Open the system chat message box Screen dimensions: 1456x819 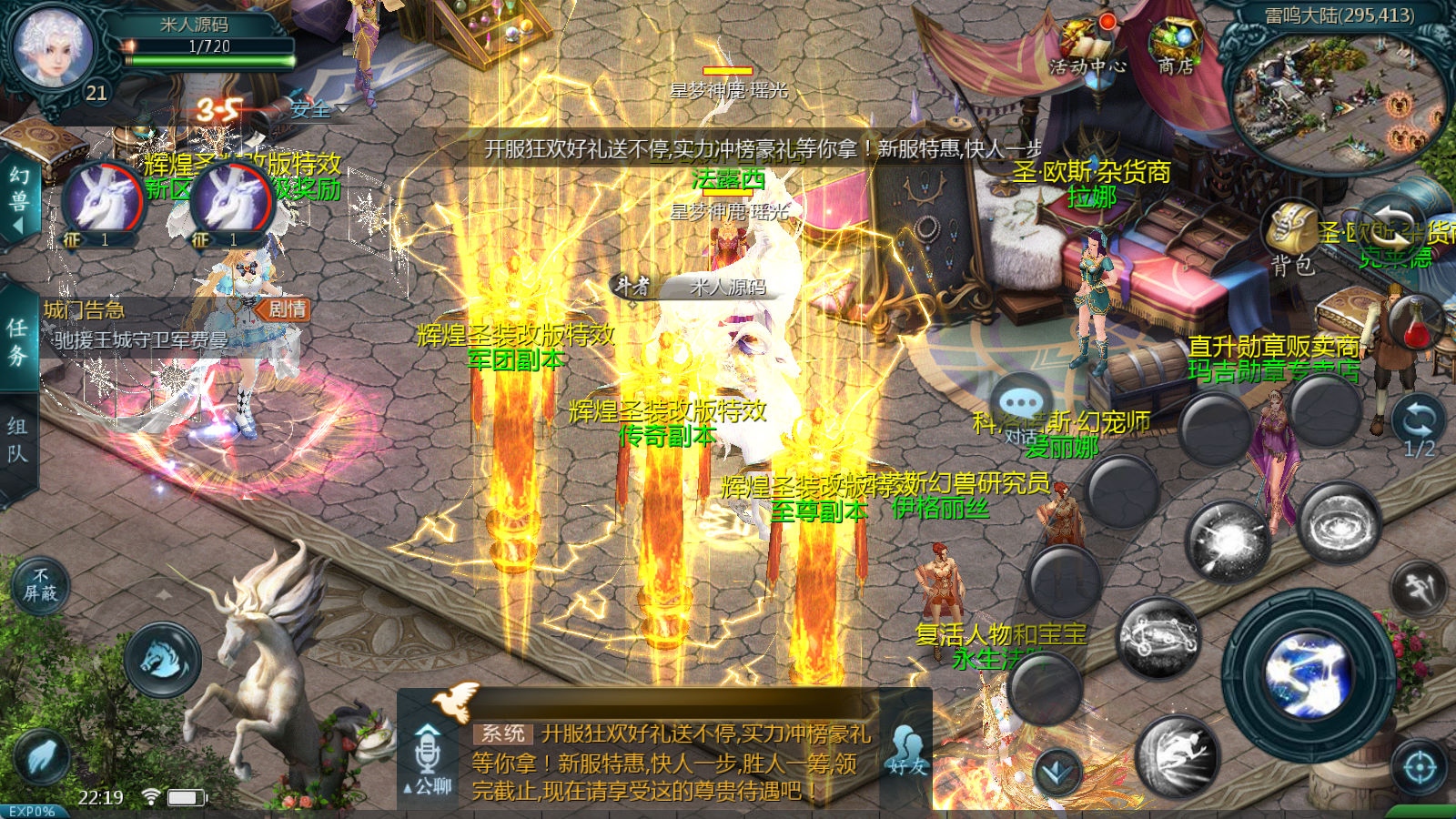point(669,762)
